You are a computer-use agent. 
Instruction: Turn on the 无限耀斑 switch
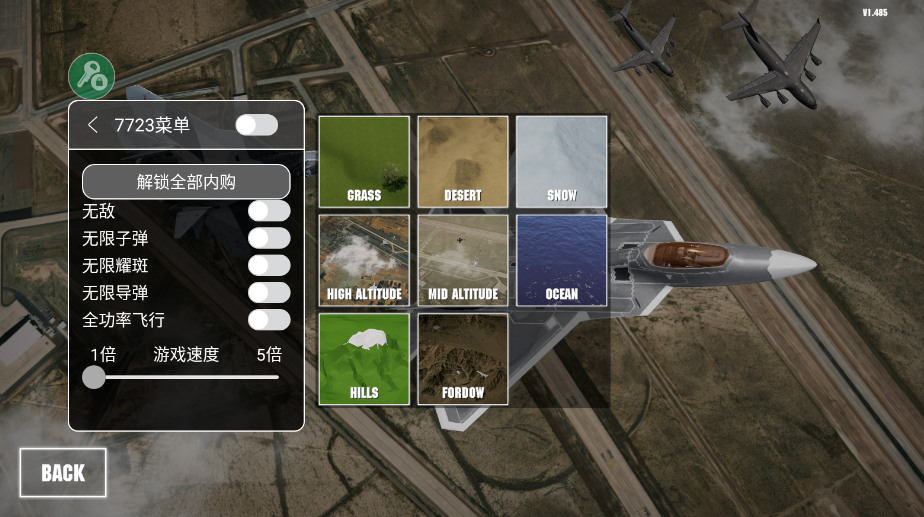(269, 265)
